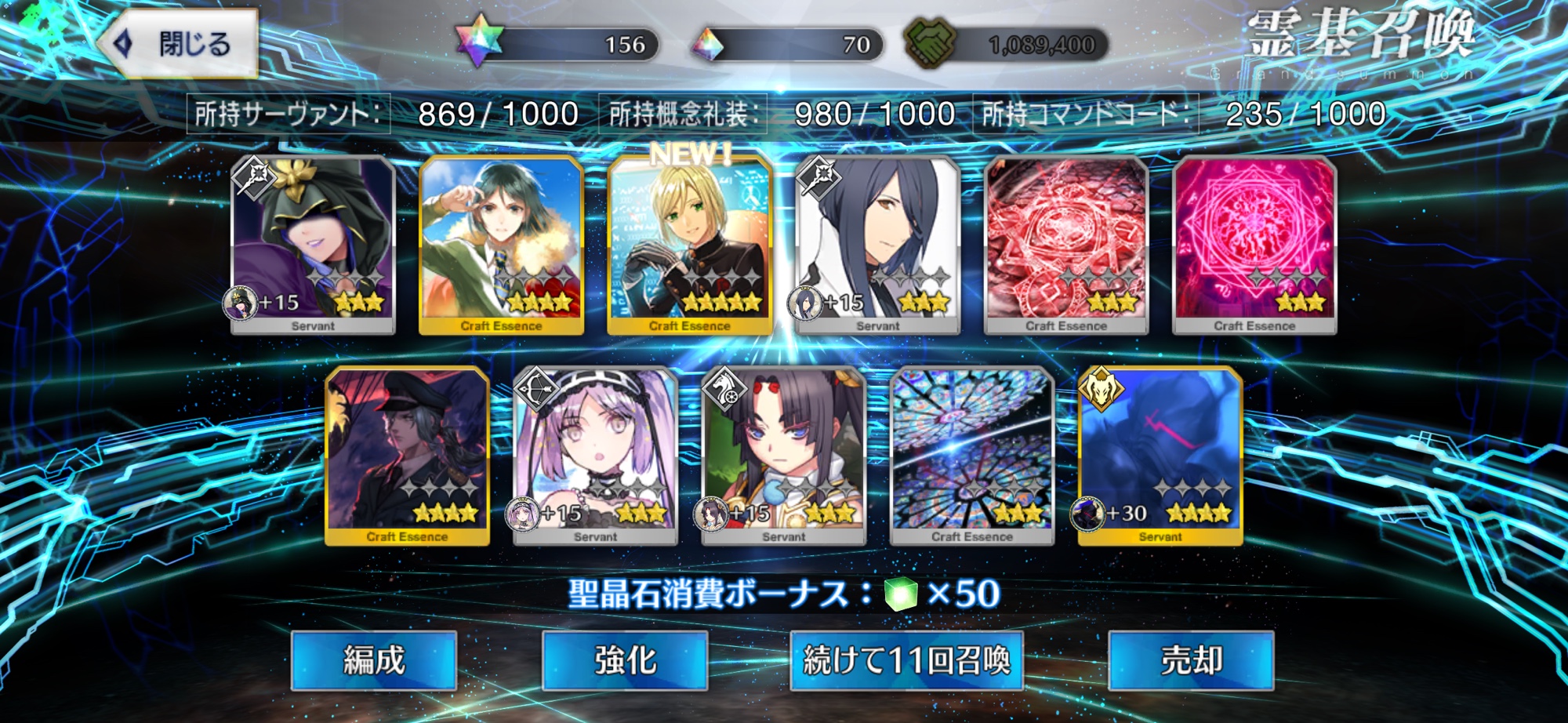View the hooded purple-cloak Servant card
This screenshot has width=1568, height=723.
[314, 245]
